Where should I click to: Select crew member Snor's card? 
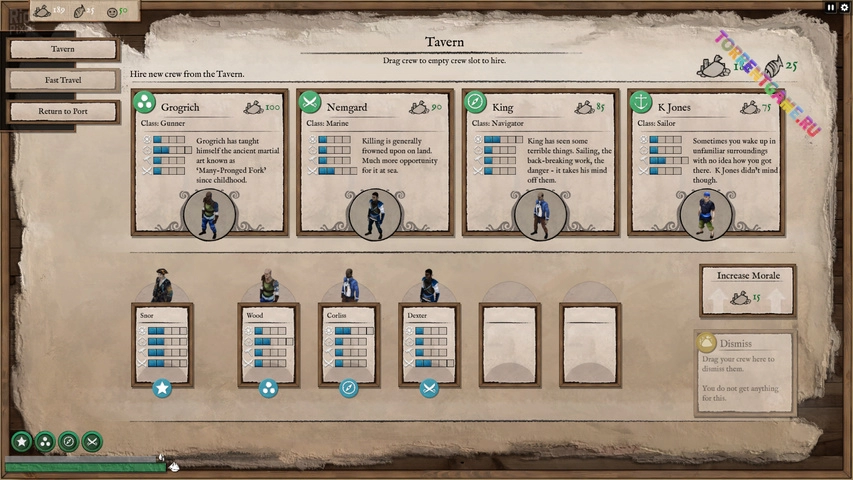coord(162,343)
